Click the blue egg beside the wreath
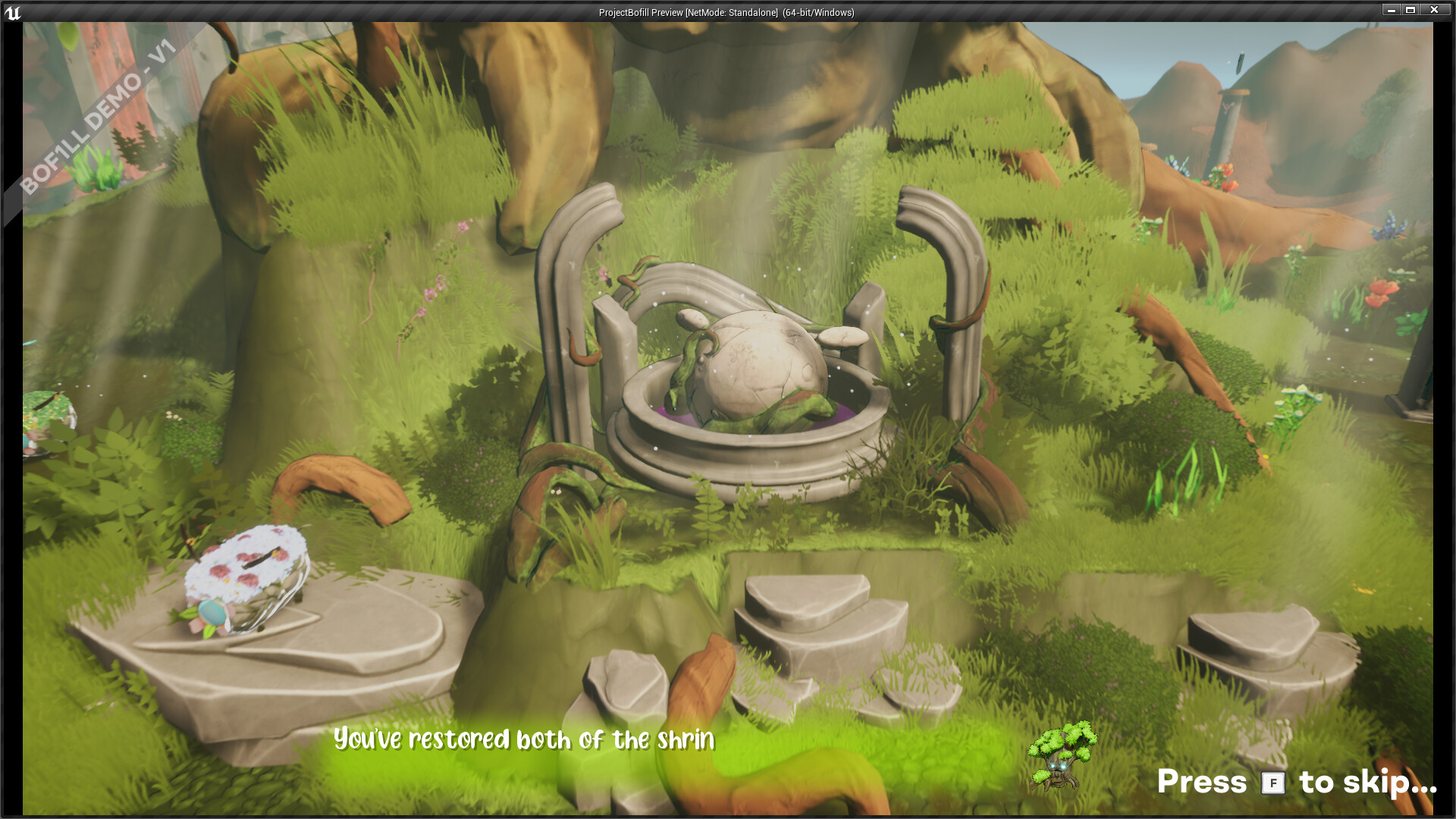The width and height of the screenshot is (1456, 819). (x=212, y=613)
